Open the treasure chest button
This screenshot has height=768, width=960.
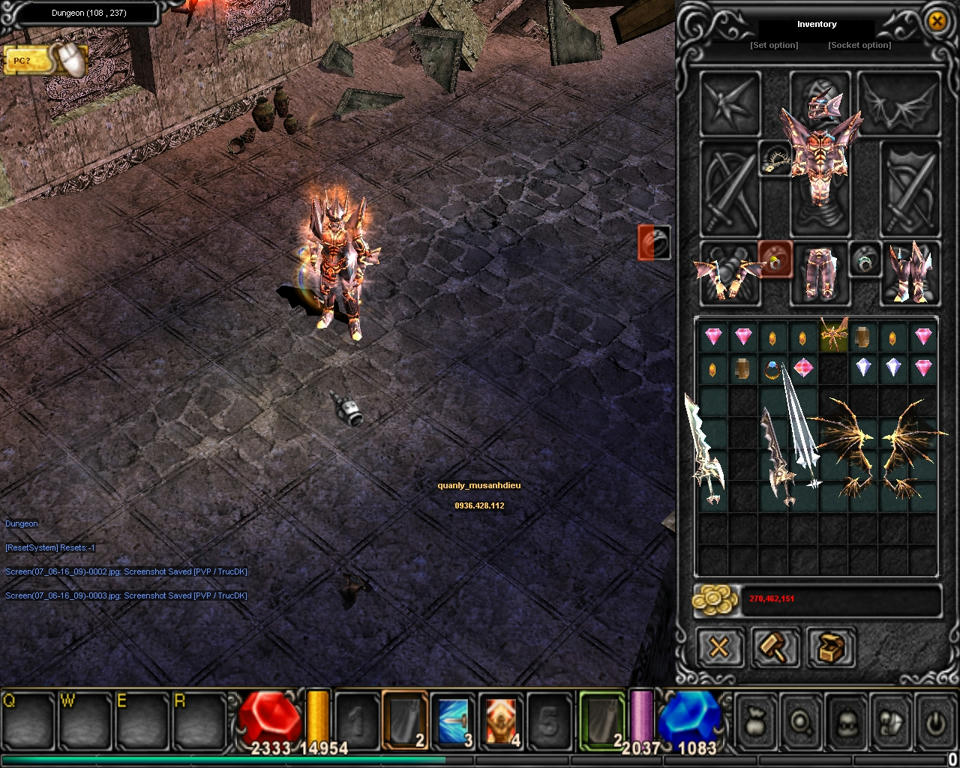coord(832,647)
